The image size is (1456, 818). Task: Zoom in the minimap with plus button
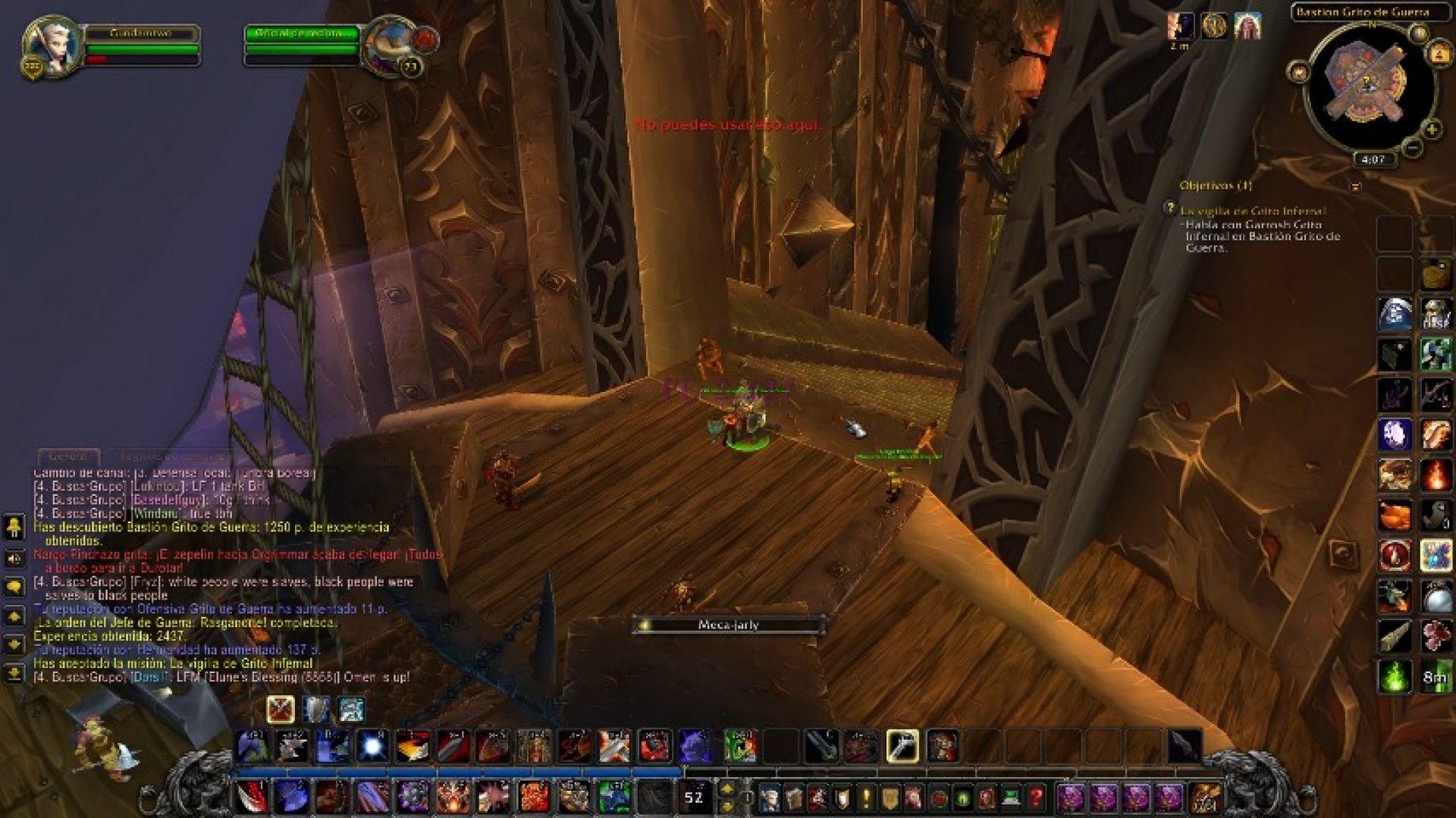(x=1431, y=129)
